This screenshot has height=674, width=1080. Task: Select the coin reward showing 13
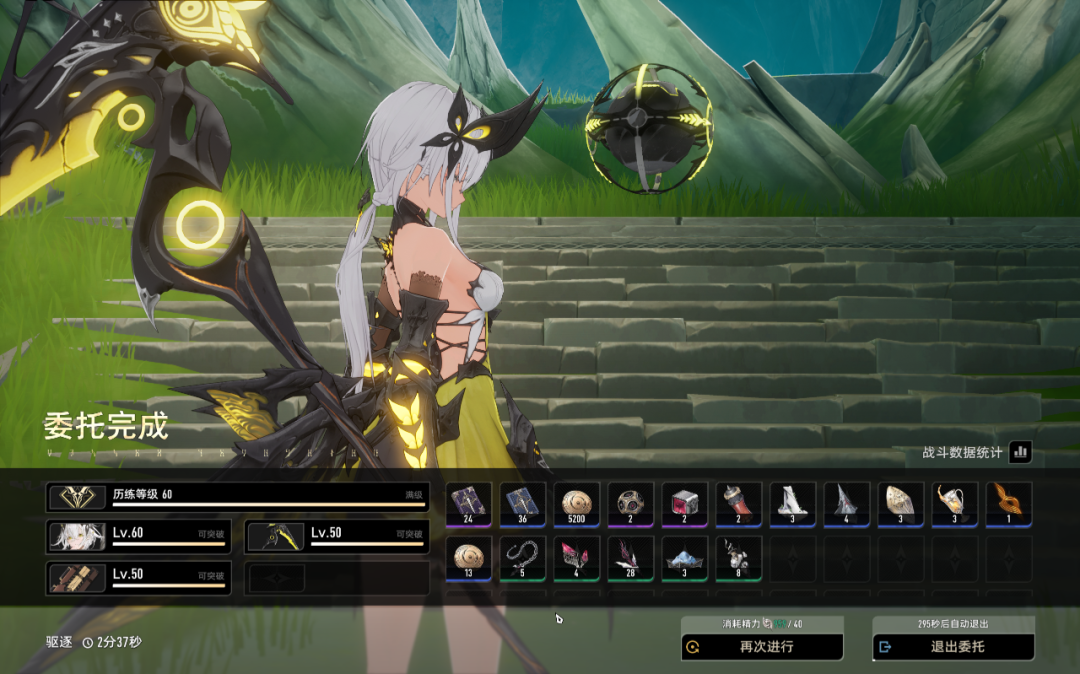pyautogui.click(x=469, y=558)
